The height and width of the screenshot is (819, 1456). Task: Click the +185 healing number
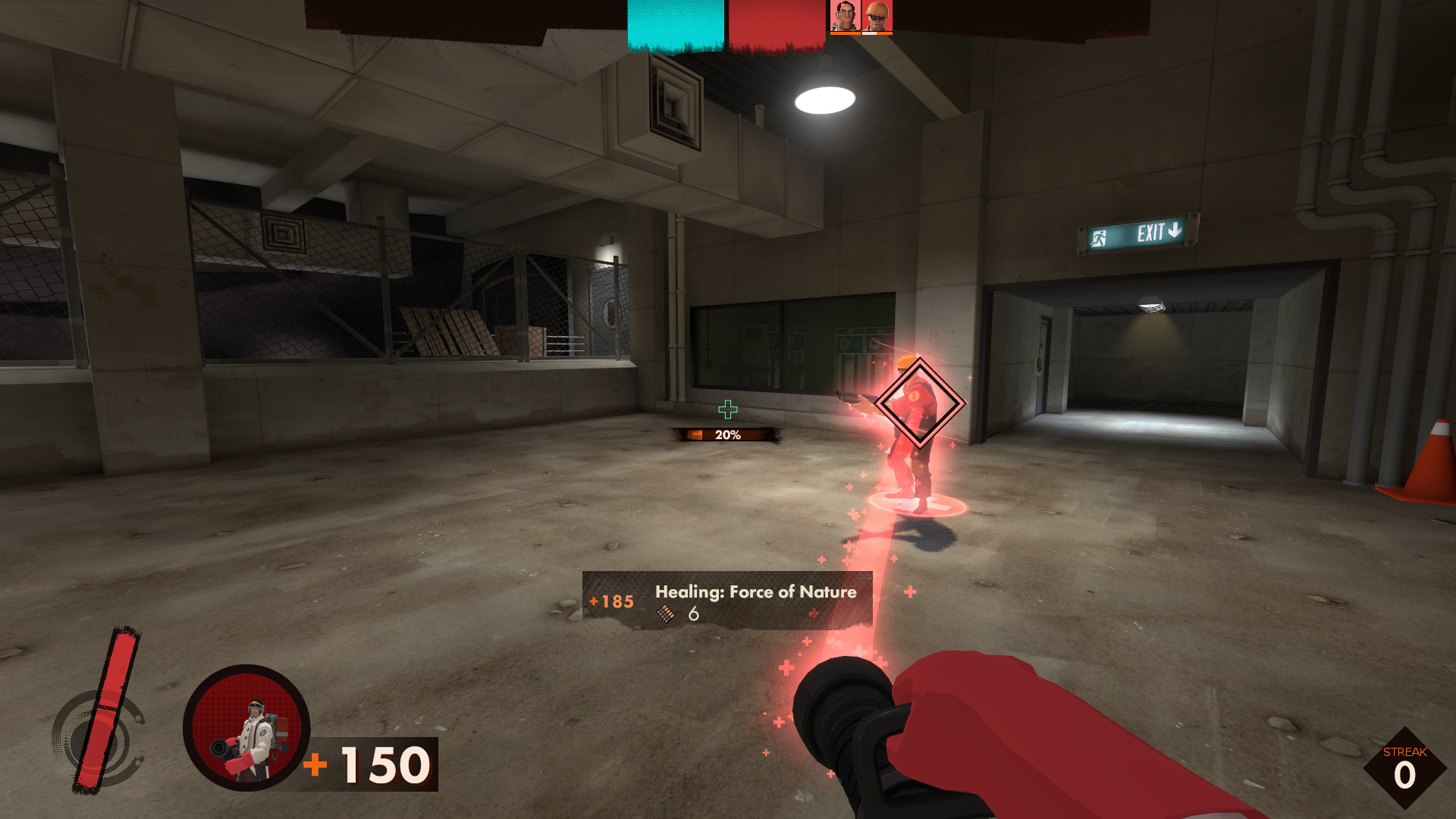(x=610, y=601)
